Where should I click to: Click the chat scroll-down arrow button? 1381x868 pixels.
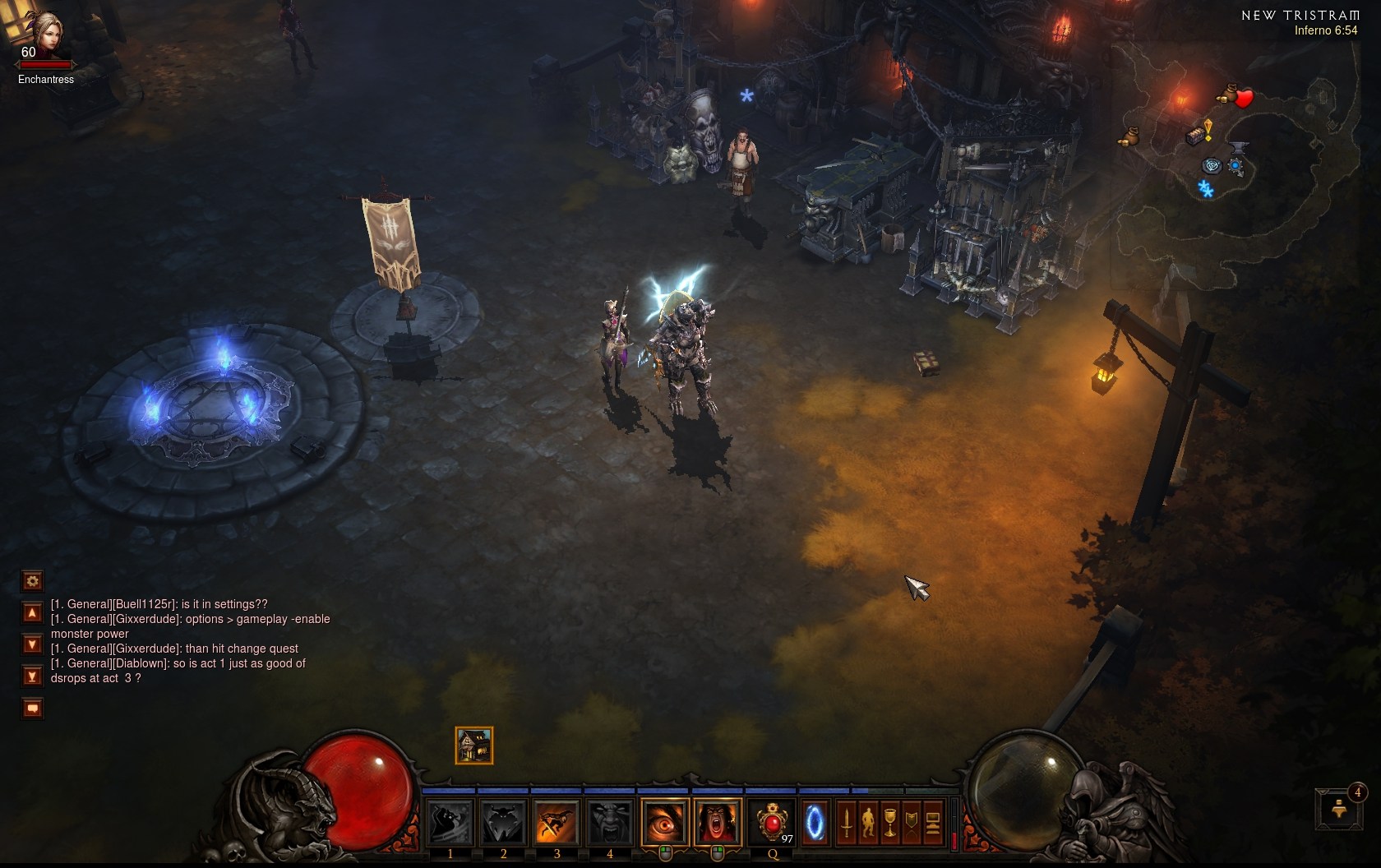32,644
